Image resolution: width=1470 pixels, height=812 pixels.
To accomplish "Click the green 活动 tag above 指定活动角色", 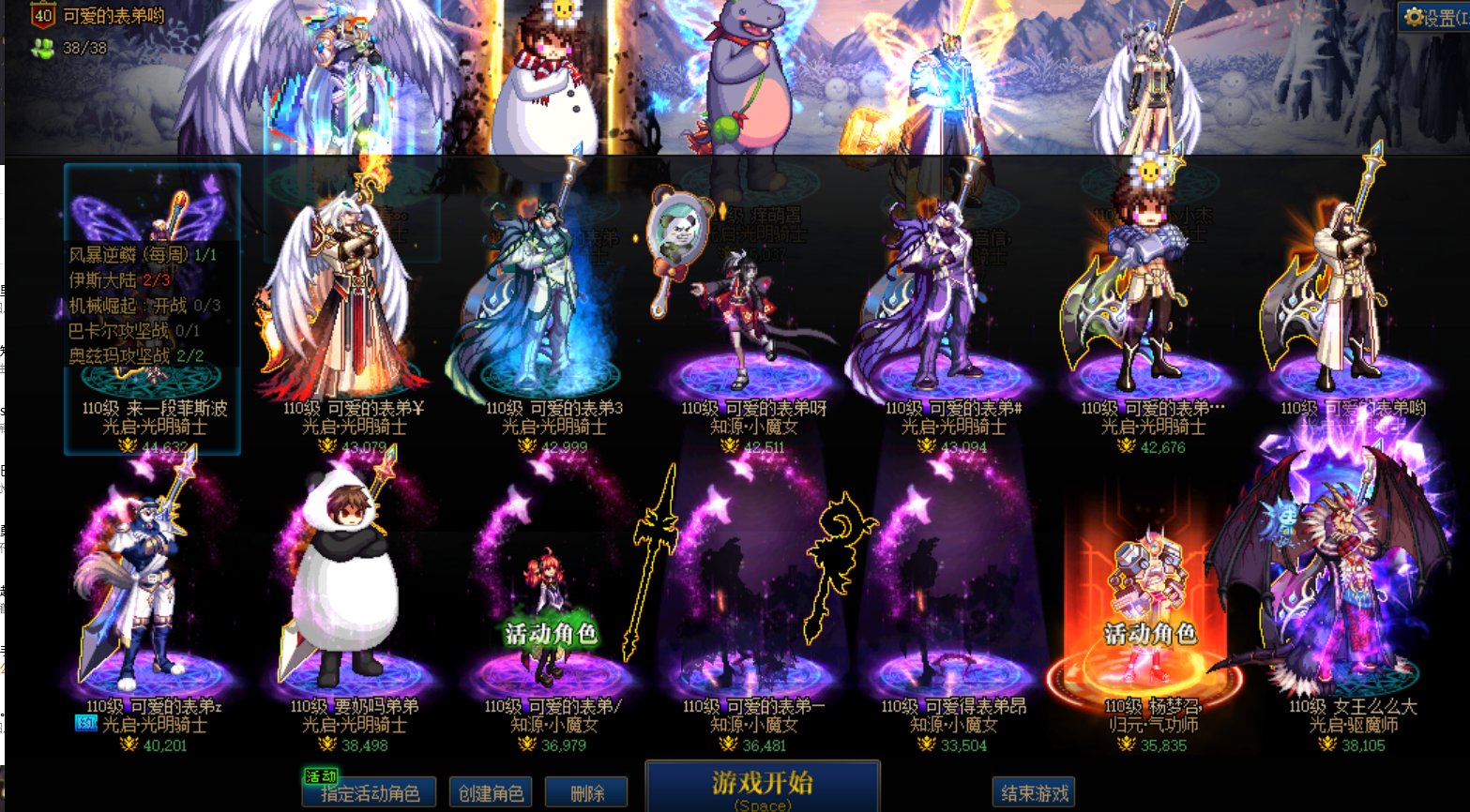I will coord(319,776).
